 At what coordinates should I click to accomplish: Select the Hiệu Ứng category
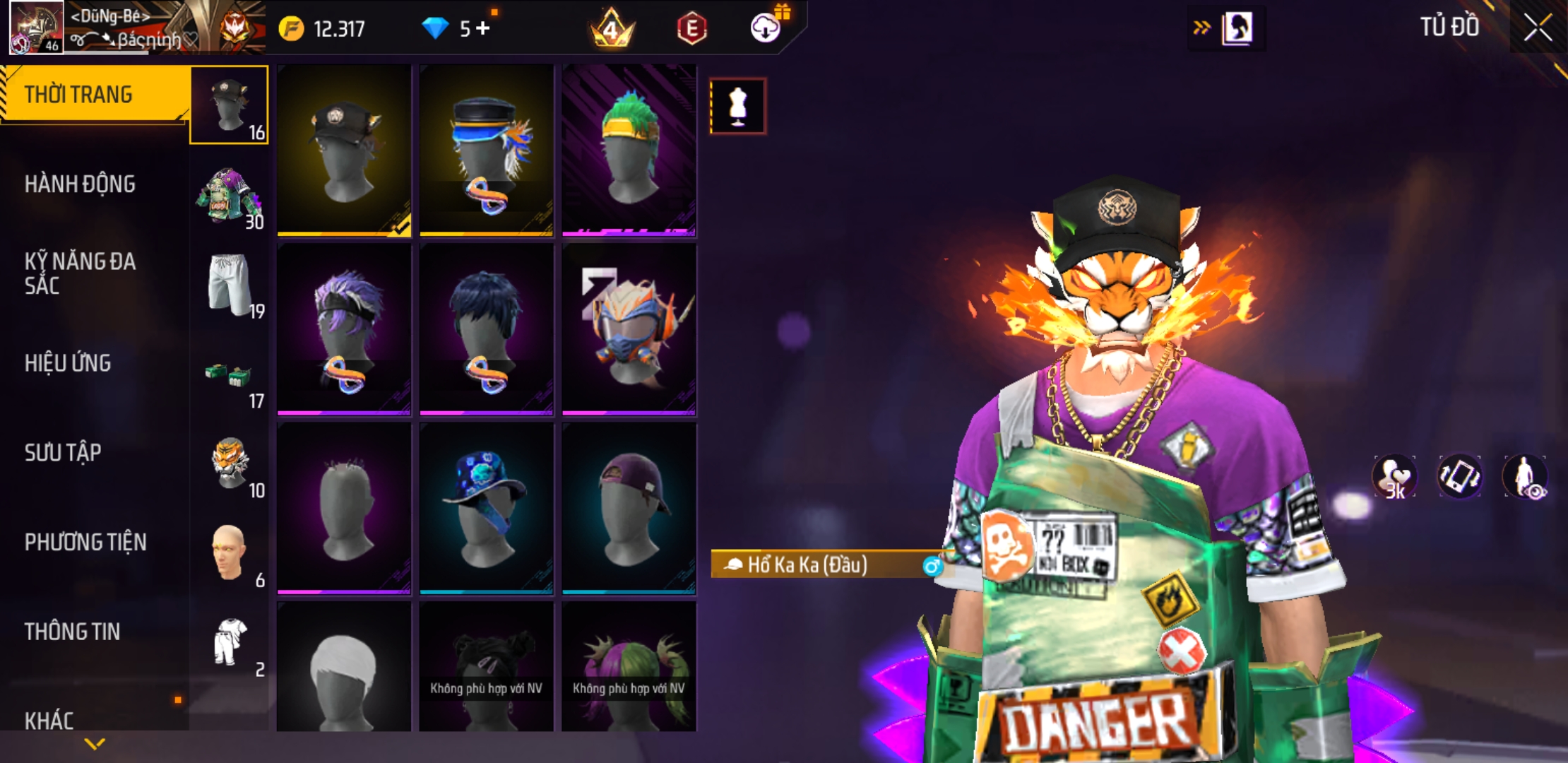[68, 363]
